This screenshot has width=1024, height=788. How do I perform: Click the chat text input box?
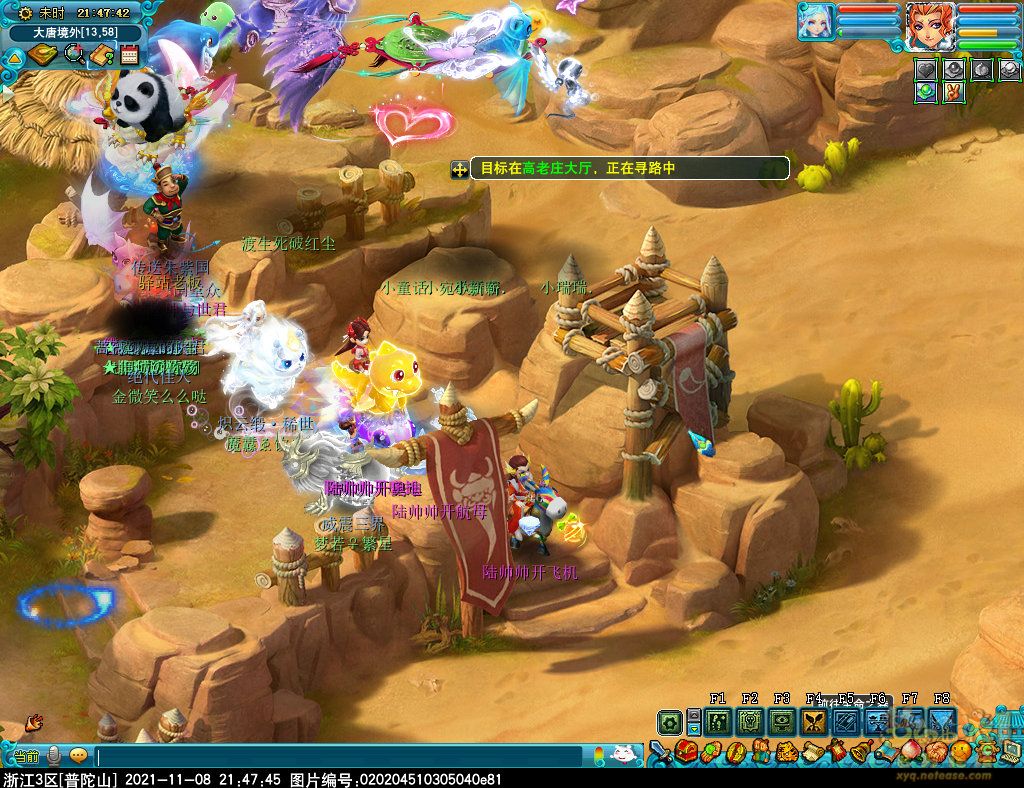[340, 756]
